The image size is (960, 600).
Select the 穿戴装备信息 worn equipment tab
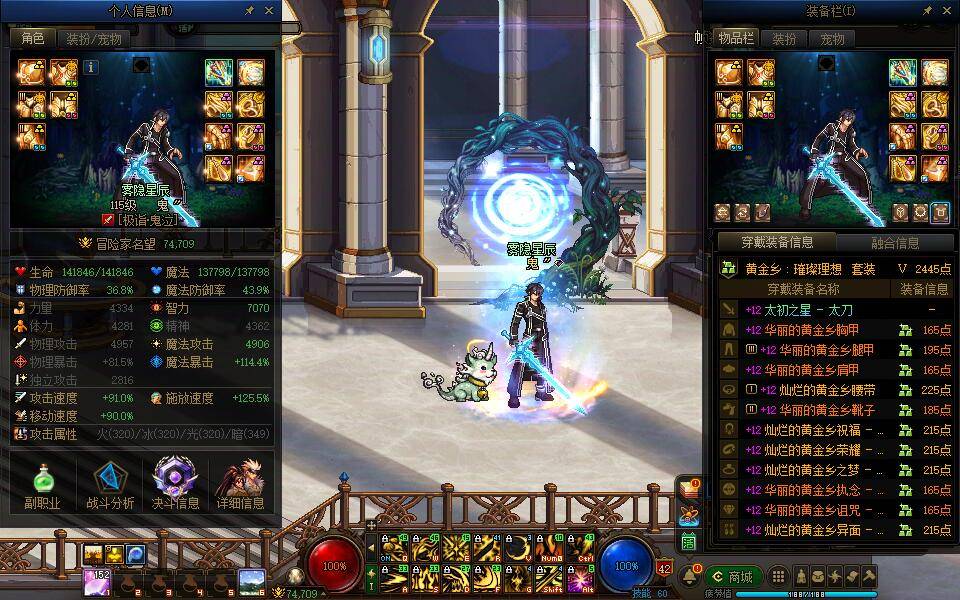click(777, 242)
